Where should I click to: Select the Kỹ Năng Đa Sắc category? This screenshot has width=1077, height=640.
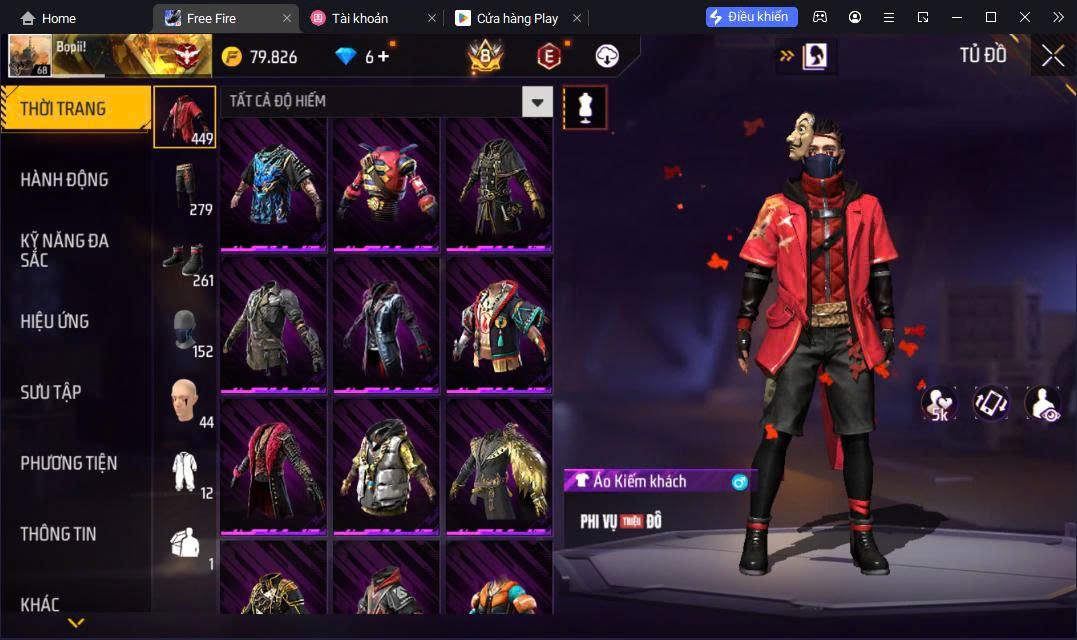pyautogui.click(x=65, y=250)
